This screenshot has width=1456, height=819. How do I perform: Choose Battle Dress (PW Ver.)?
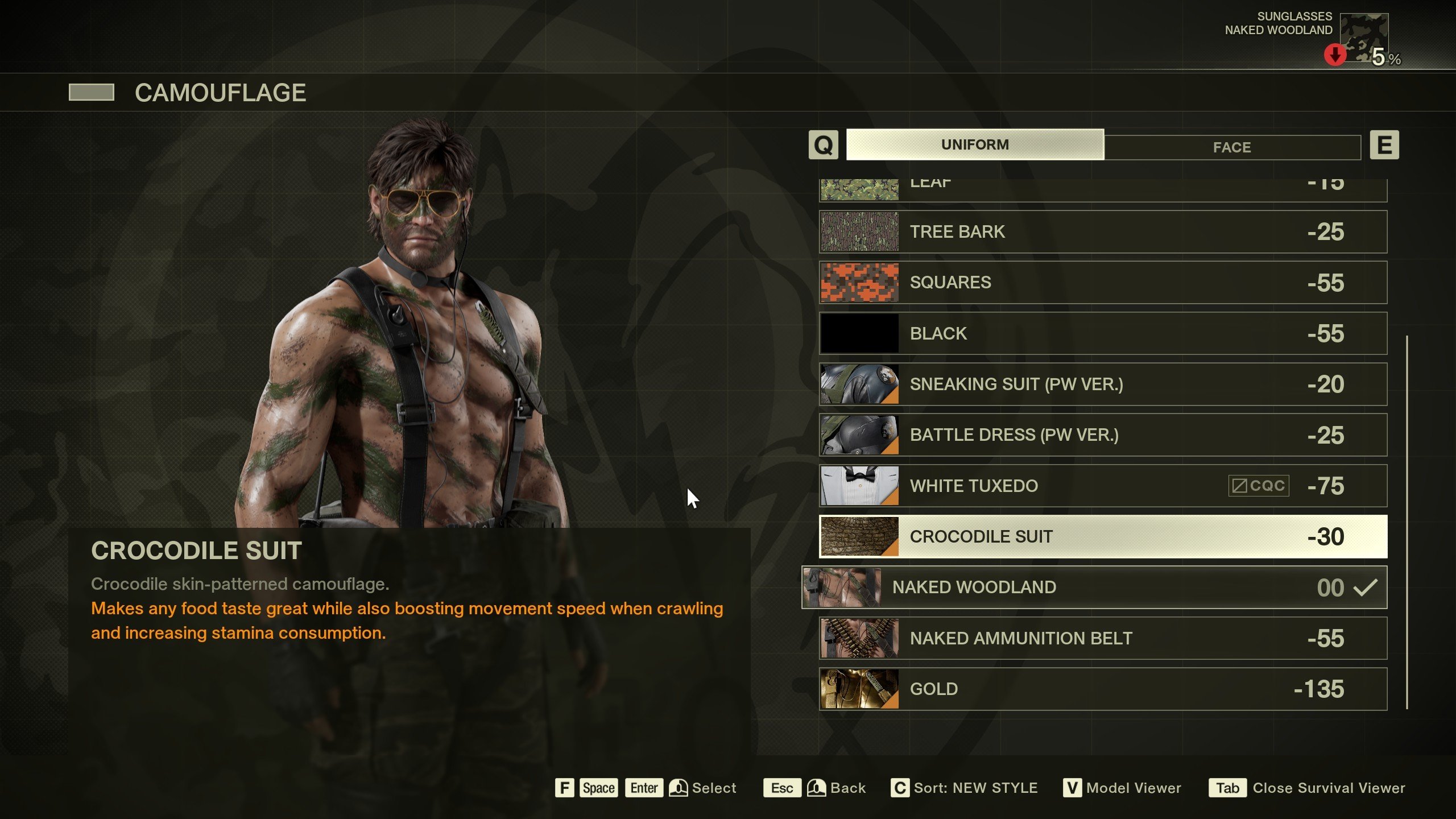coord(1102,435)
